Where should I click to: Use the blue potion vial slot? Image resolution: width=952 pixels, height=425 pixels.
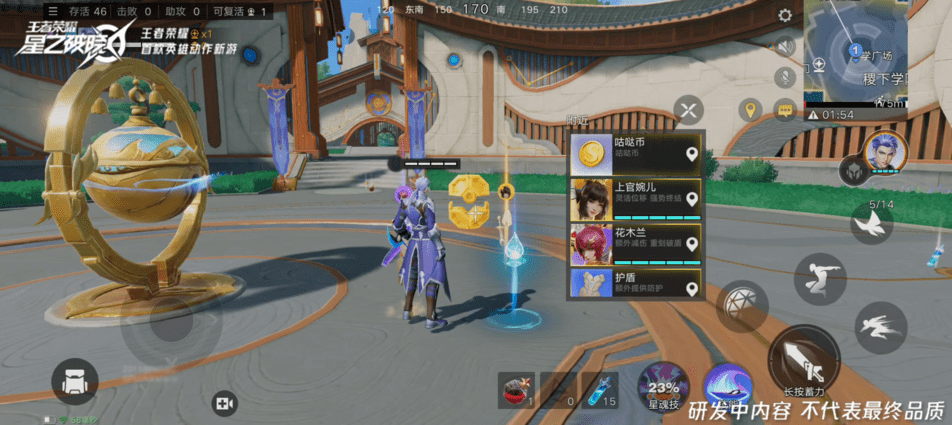598,389
